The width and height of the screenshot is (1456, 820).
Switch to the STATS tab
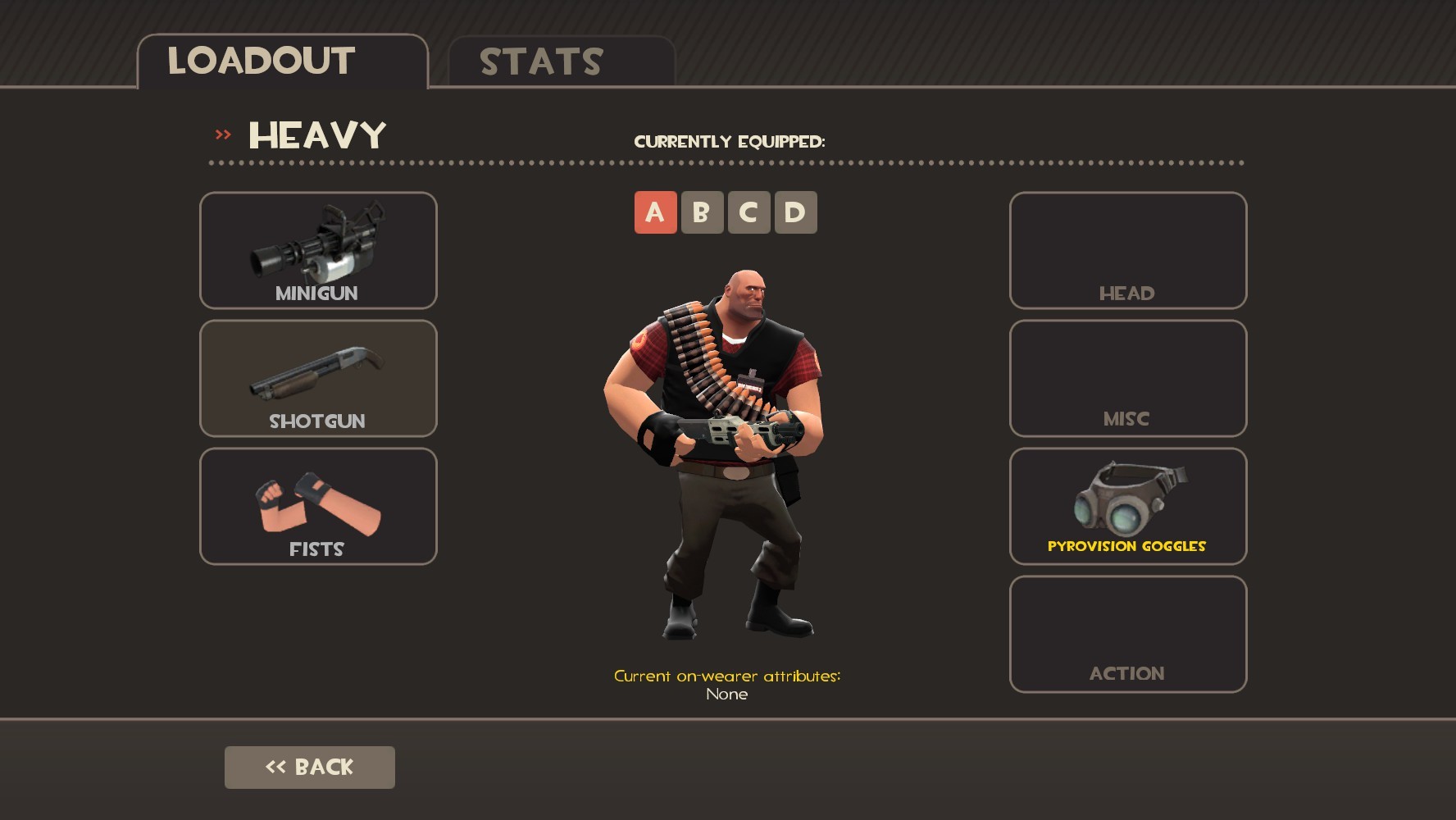541,59
